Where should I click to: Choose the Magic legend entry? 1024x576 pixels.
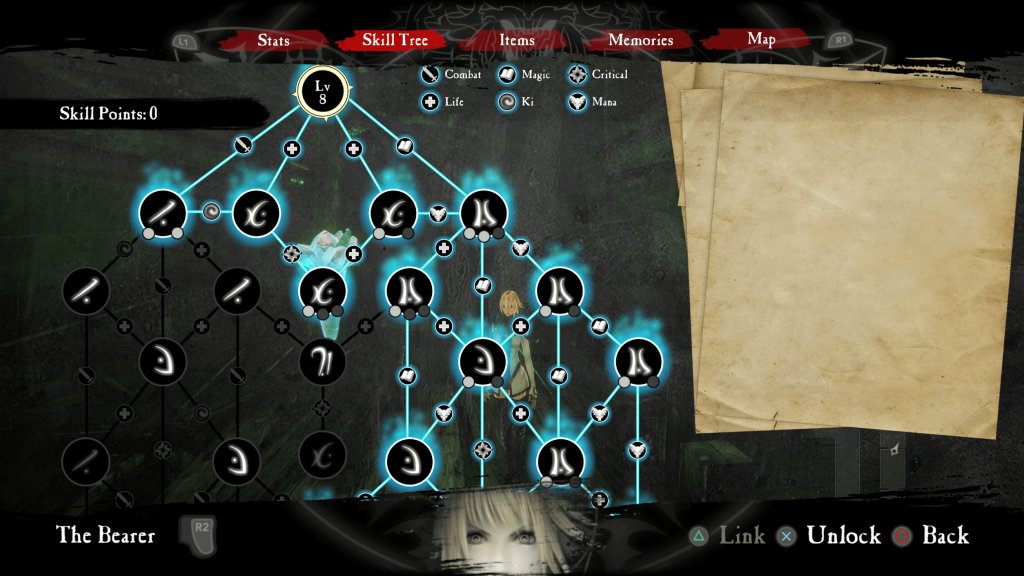pos(525,74)
